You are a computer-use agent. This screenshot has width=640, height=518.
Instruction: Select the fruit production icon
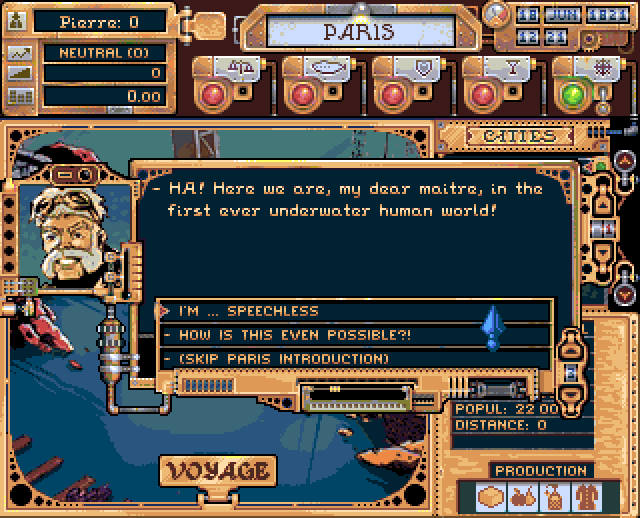click(521, 497)
